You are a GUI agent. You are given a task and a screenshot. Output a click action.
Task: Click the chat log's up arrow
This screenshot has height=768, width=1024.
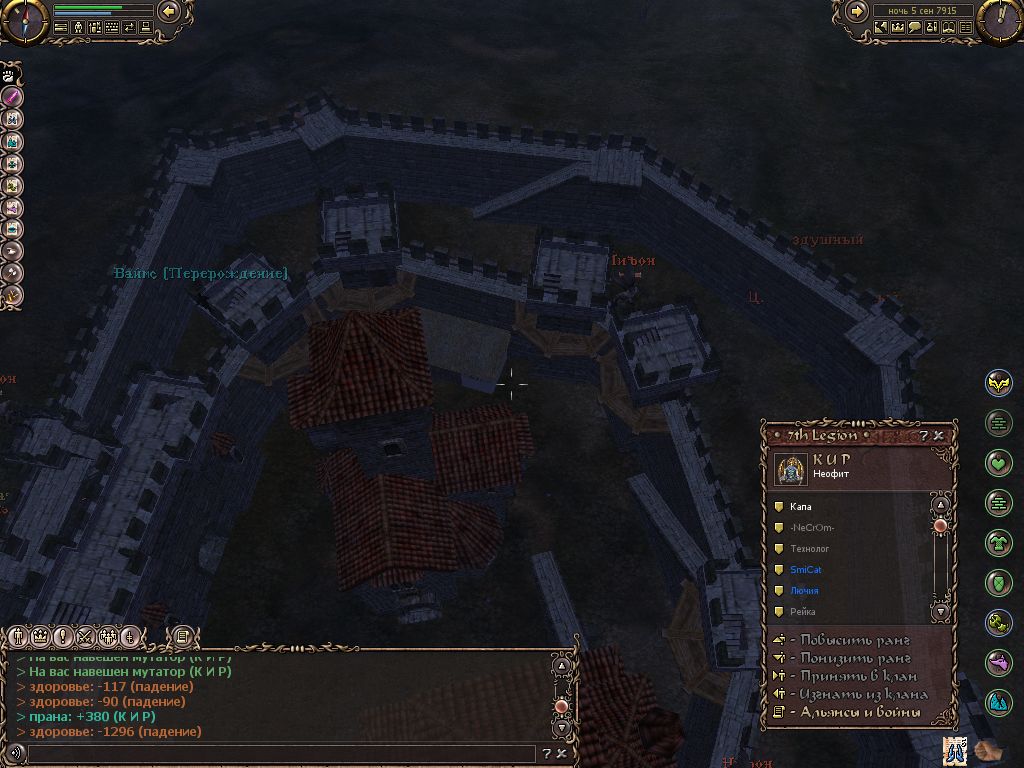(x=561, y=665)
